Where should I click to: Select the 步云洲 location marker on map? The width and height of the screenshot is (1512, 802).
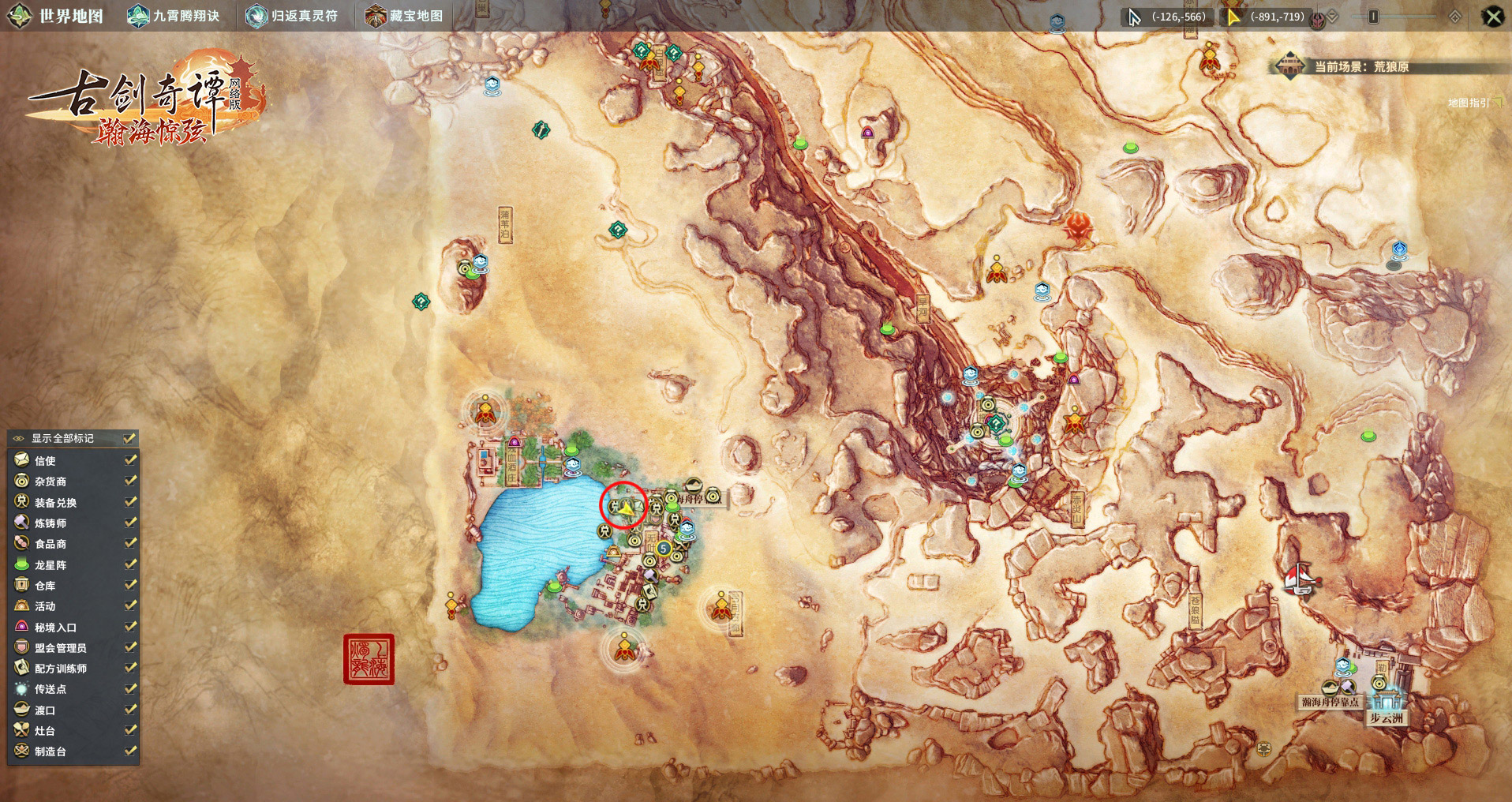click(1386, 718)
